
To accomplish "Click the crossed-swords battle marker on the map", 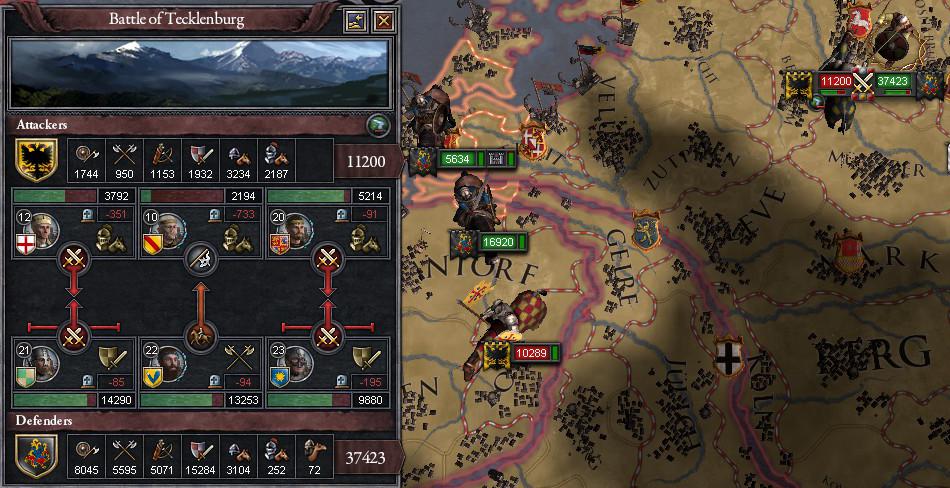I will pyautogui.click(x=863, y=83).
